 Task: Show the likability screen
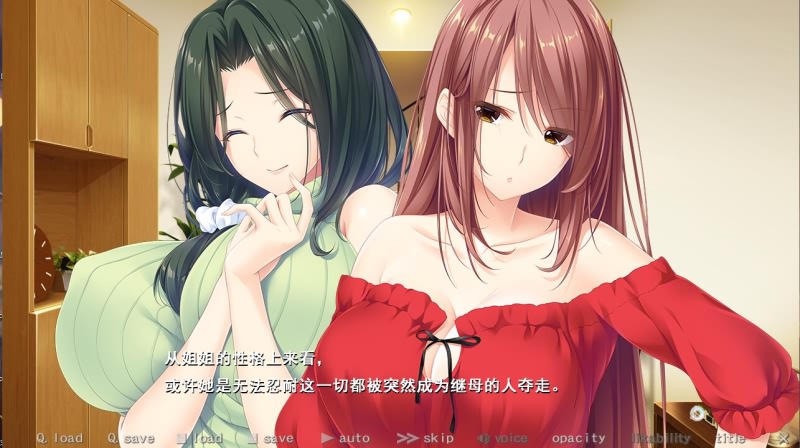pyautogui.click(x=659, y=438)
